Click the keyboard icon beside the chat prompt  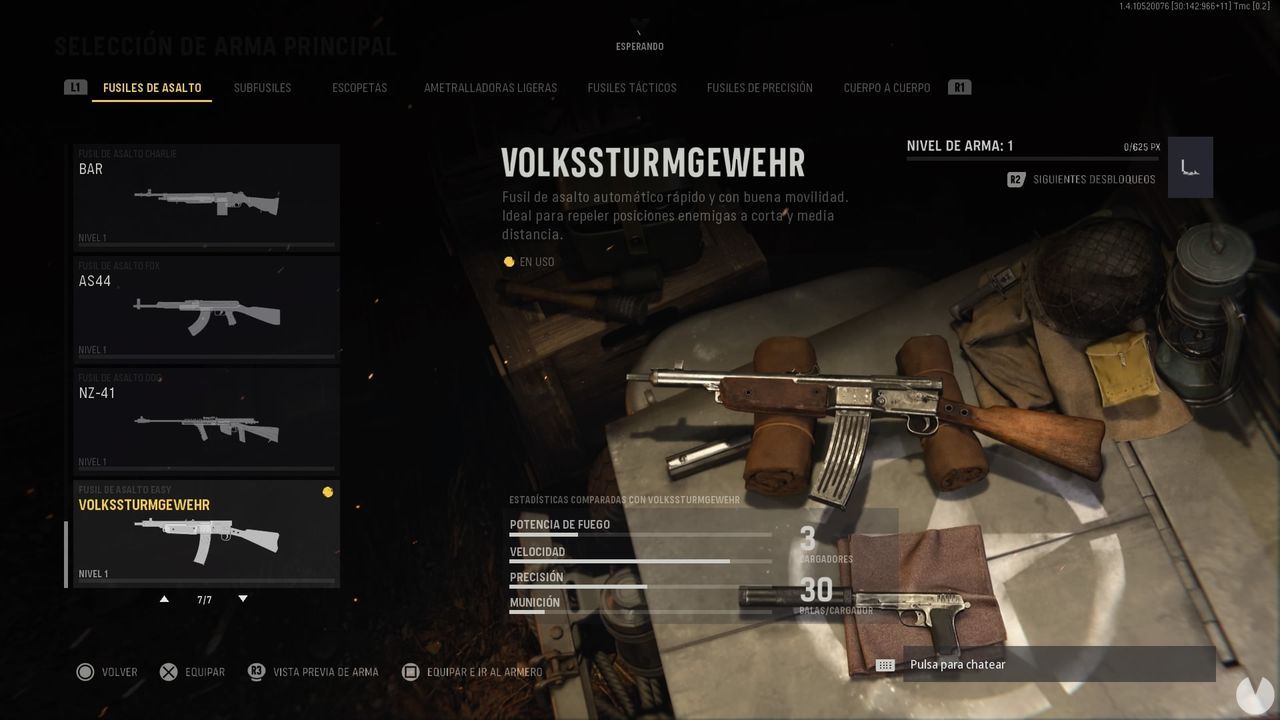pyautogui.click(x=884, y=664)
